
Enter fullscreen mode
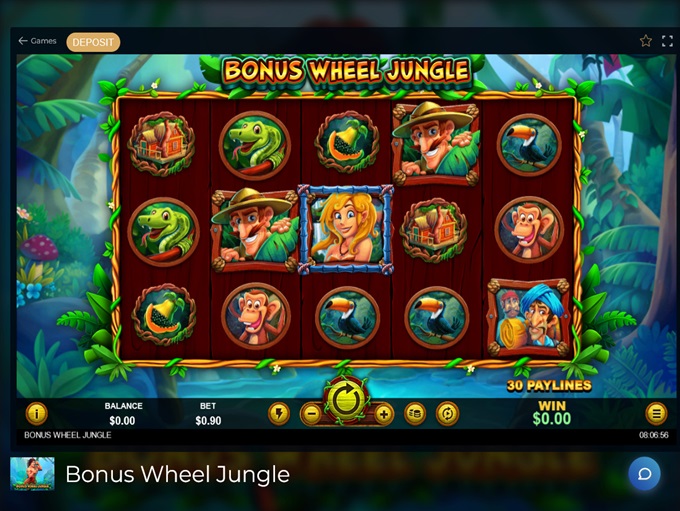pos(668,41)
